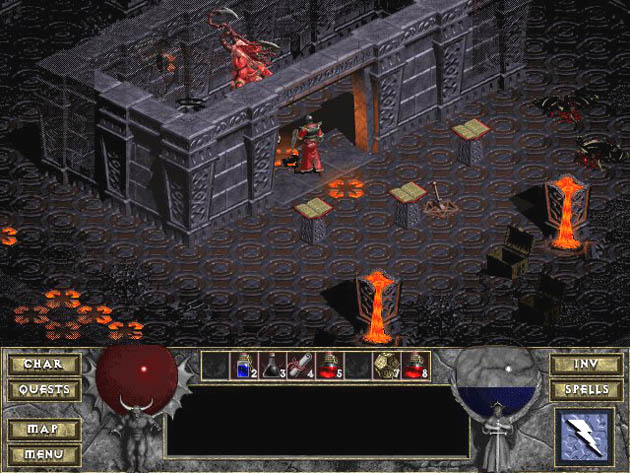Open the CHAR character sheet
Screen dimensions: 630x473
point(45,363)
